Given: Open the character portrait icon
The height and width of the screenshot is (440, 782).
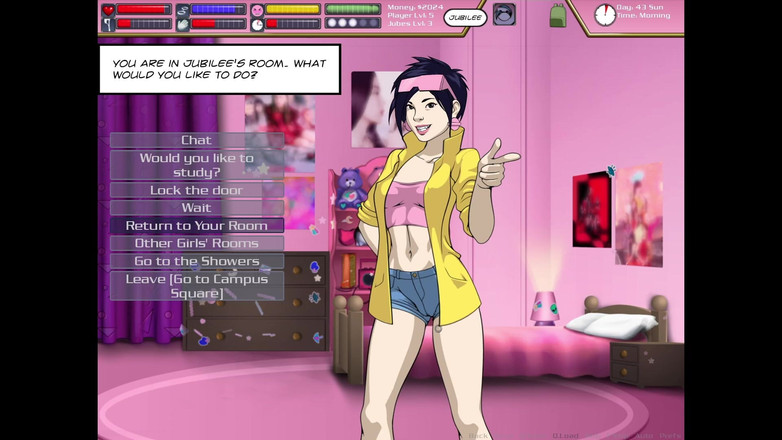Looking at the screenshot, I should (504, 15).
